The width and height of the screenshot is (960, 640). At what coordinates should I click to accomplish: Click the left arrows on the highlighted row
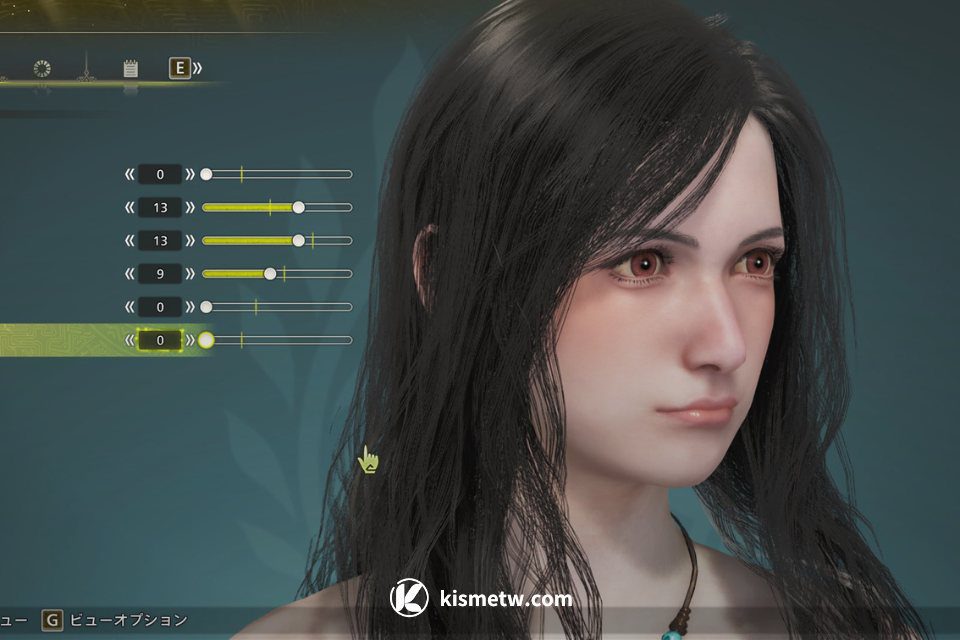tap(129, 340)
